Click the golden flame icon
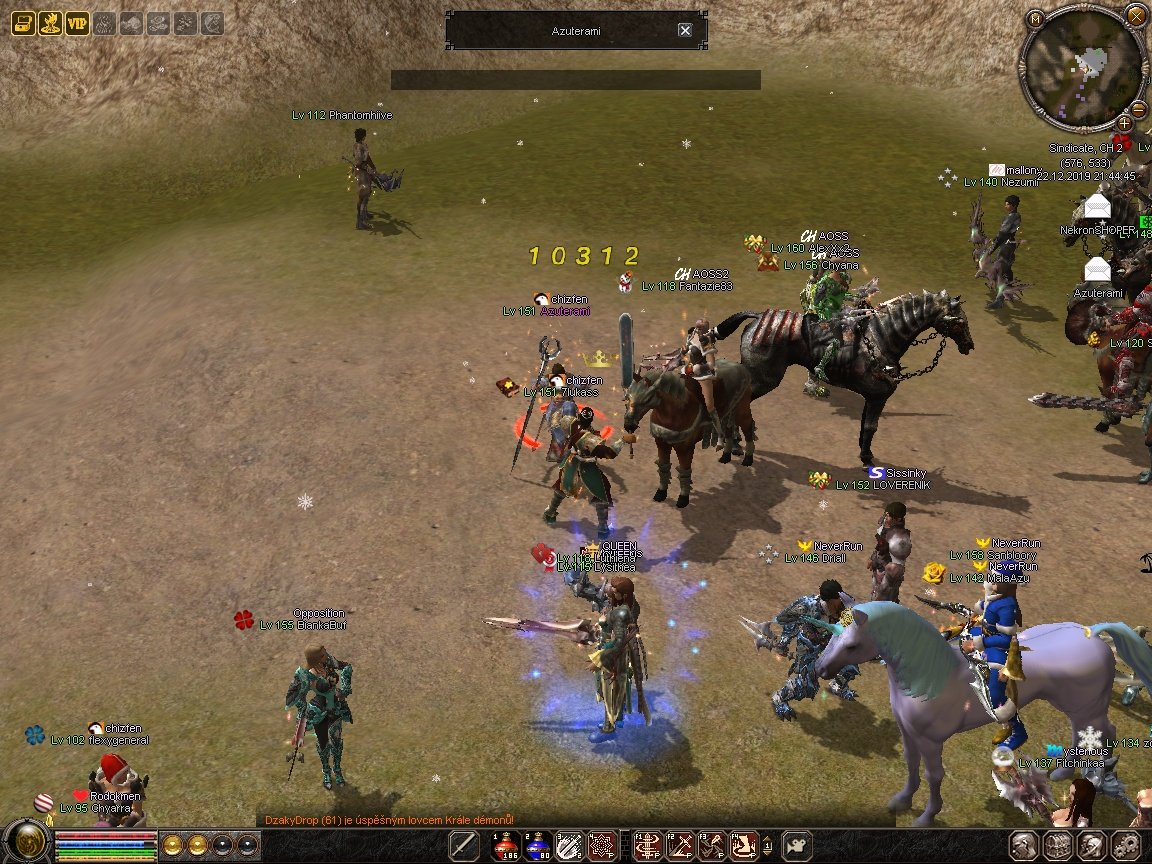1152x864 pixels. point(50,23)
